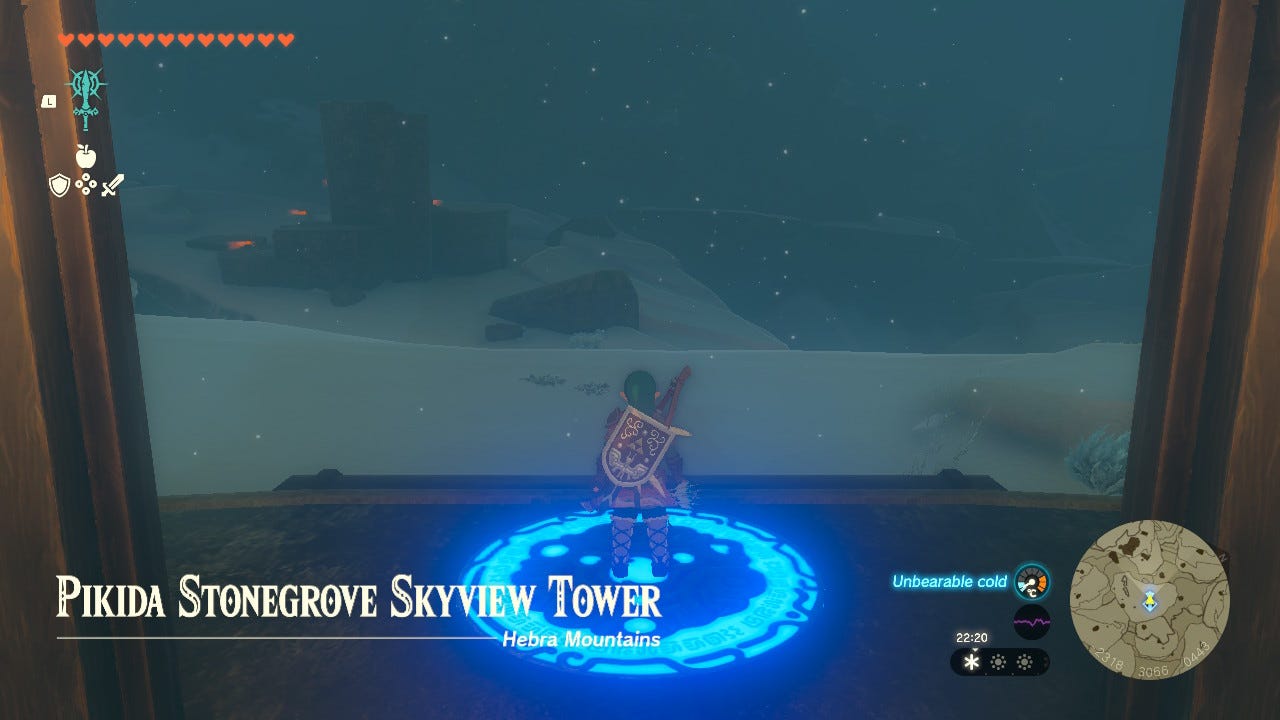Toggle the second sun weather slot

click(x=1025, y=661)
